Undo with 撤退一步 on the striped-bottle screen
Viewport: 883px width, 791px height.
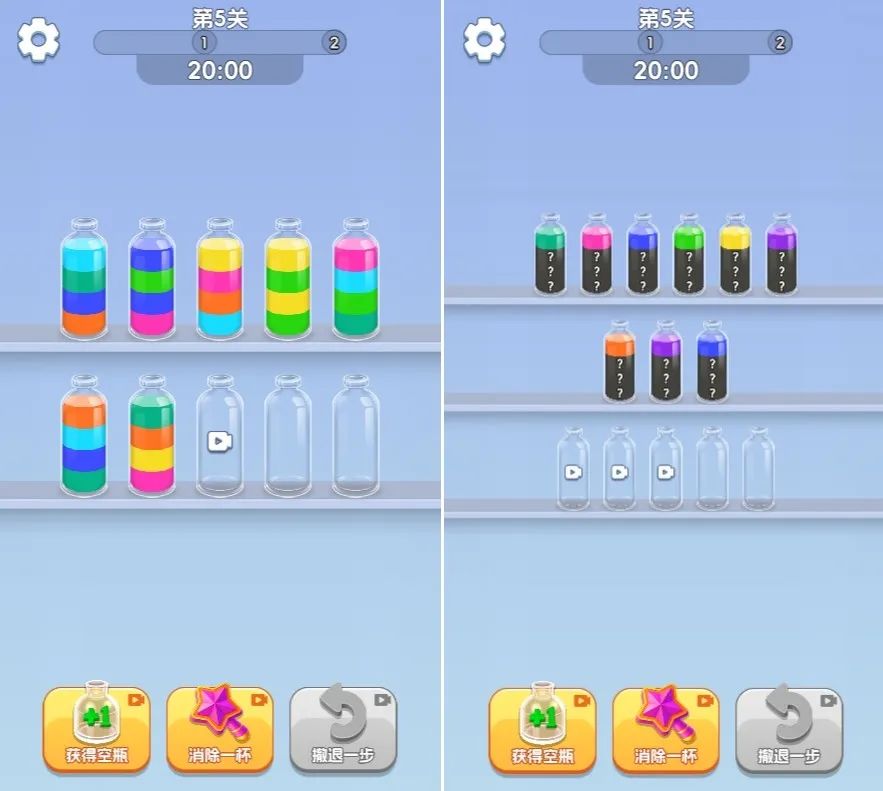click(342, 729)
